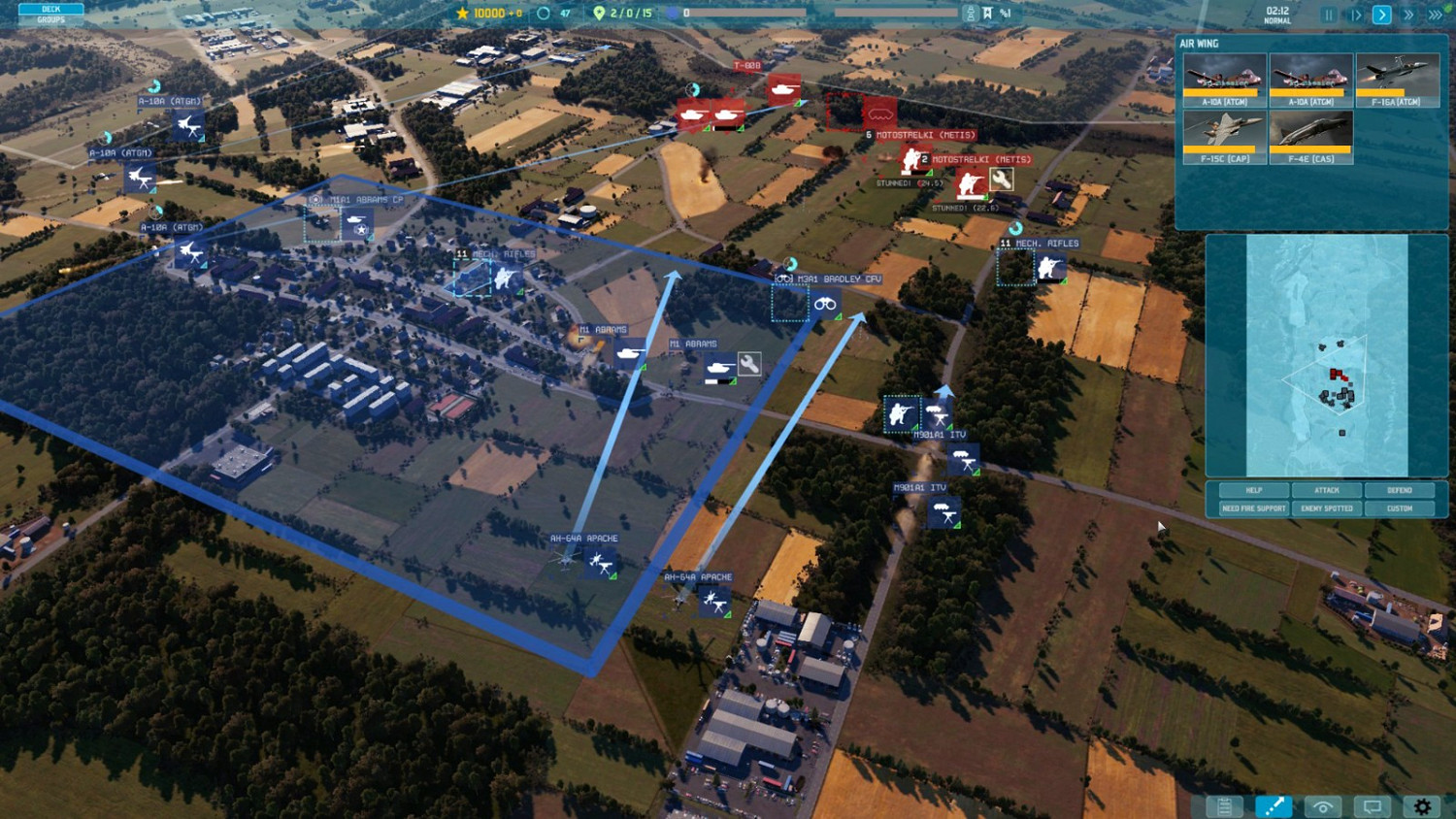
Task: Open the settings gear menu
Action: 1421,805
